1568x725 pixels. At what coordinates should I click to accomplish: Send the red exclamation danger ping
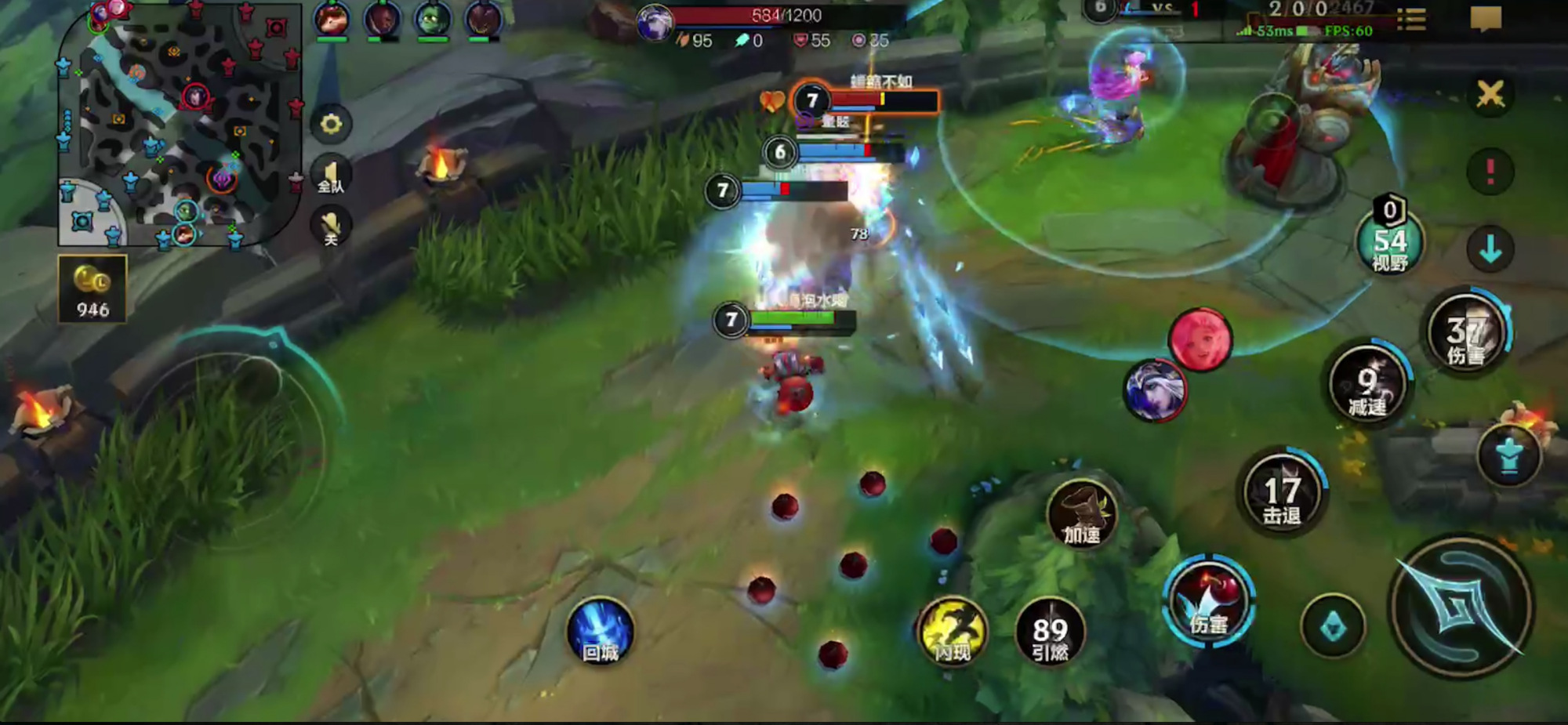pyautogui.click(x=1490, y=172)
